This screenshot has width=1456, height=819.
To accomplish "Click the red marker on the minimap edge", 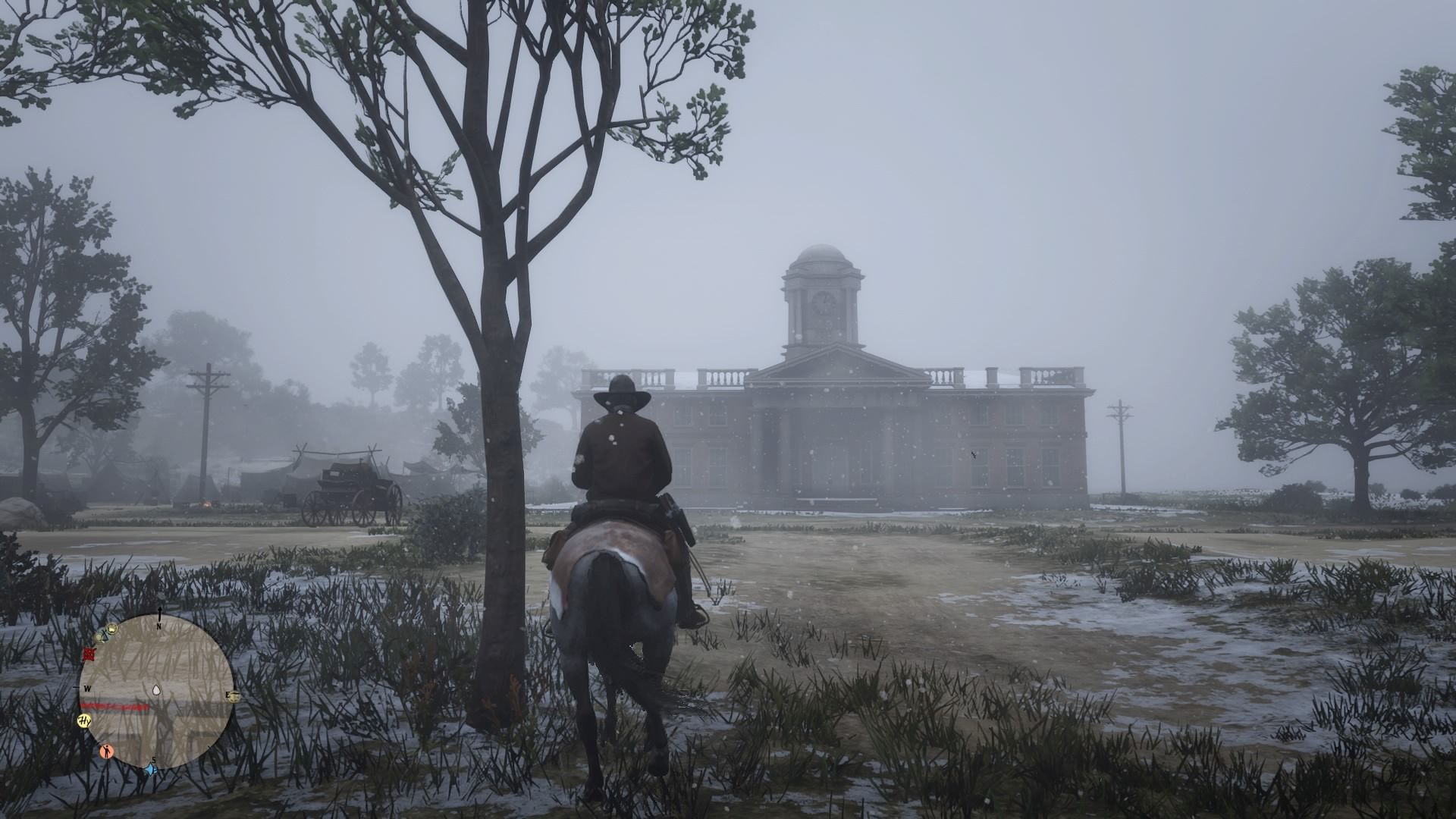I will [x=90, y=654].
